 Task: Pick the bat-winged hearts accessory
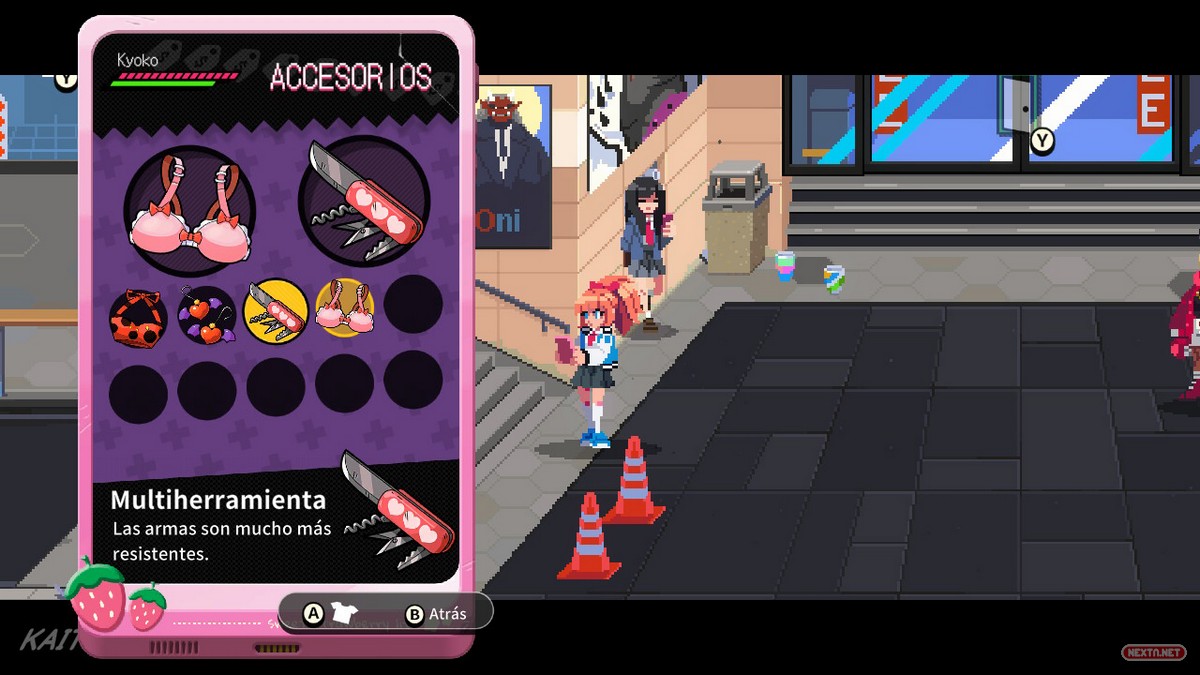(x=207, y=312)
